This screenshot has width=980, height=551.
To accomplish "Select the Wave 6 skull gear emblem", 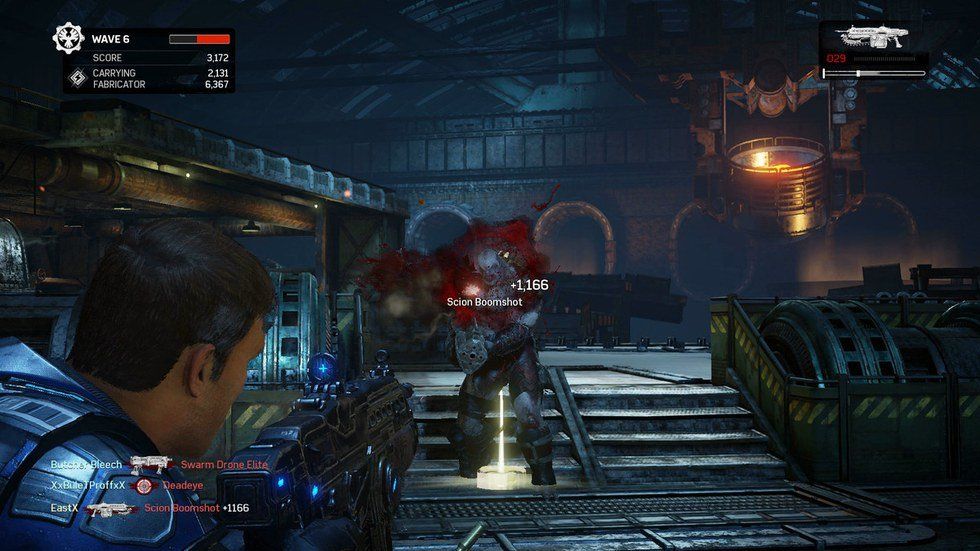I will 70,39.
